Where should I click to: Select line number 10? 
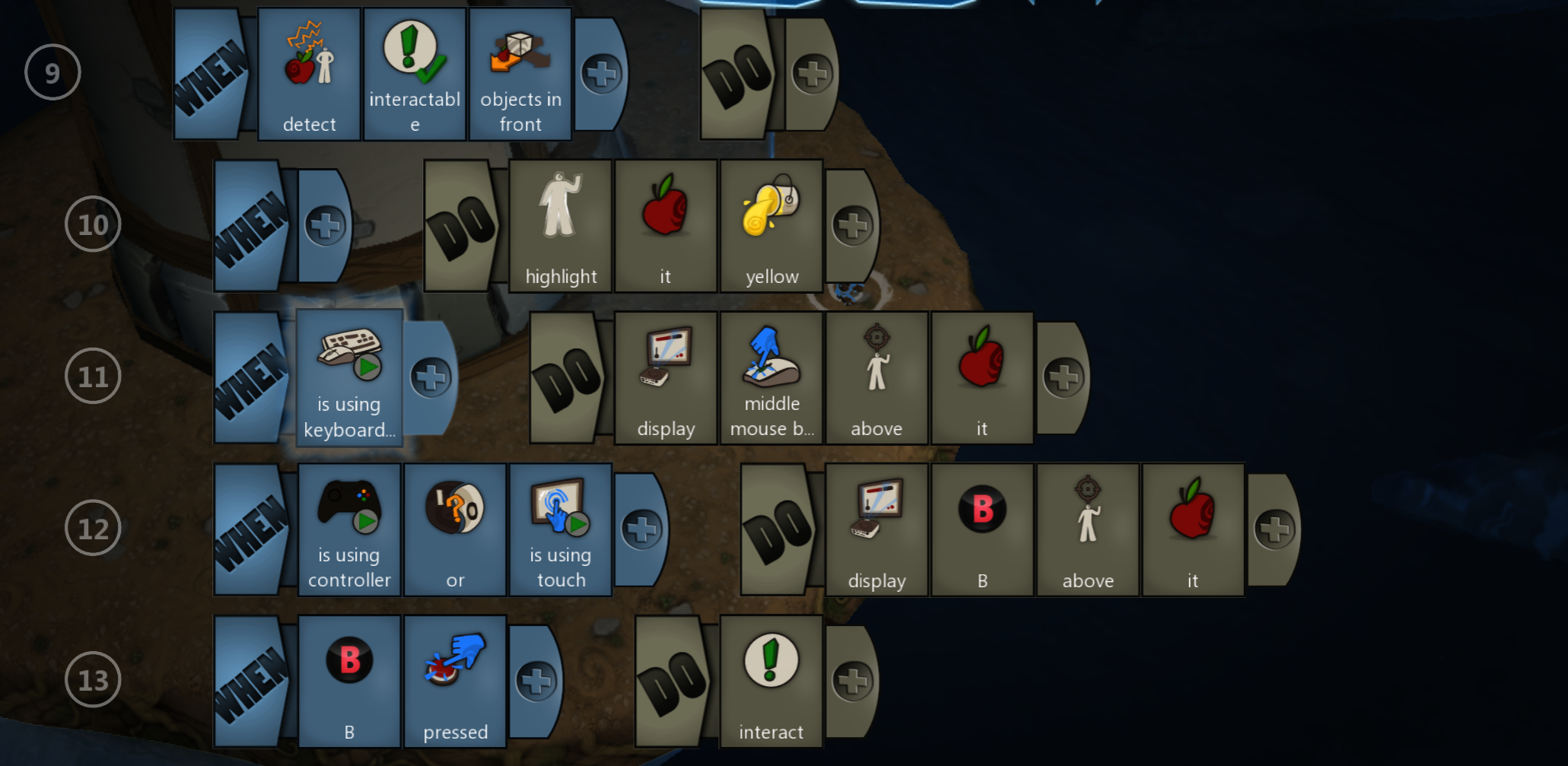(x=93, y=224)
